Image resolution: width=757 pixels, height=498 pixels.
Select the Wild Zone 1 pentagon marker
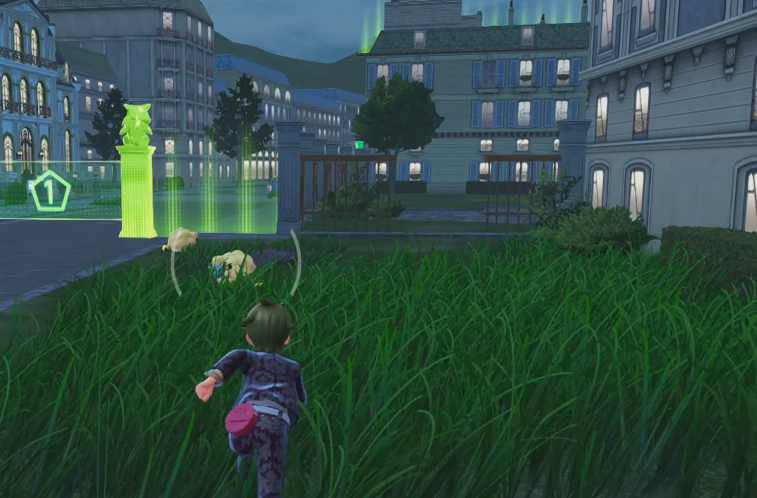47,190
